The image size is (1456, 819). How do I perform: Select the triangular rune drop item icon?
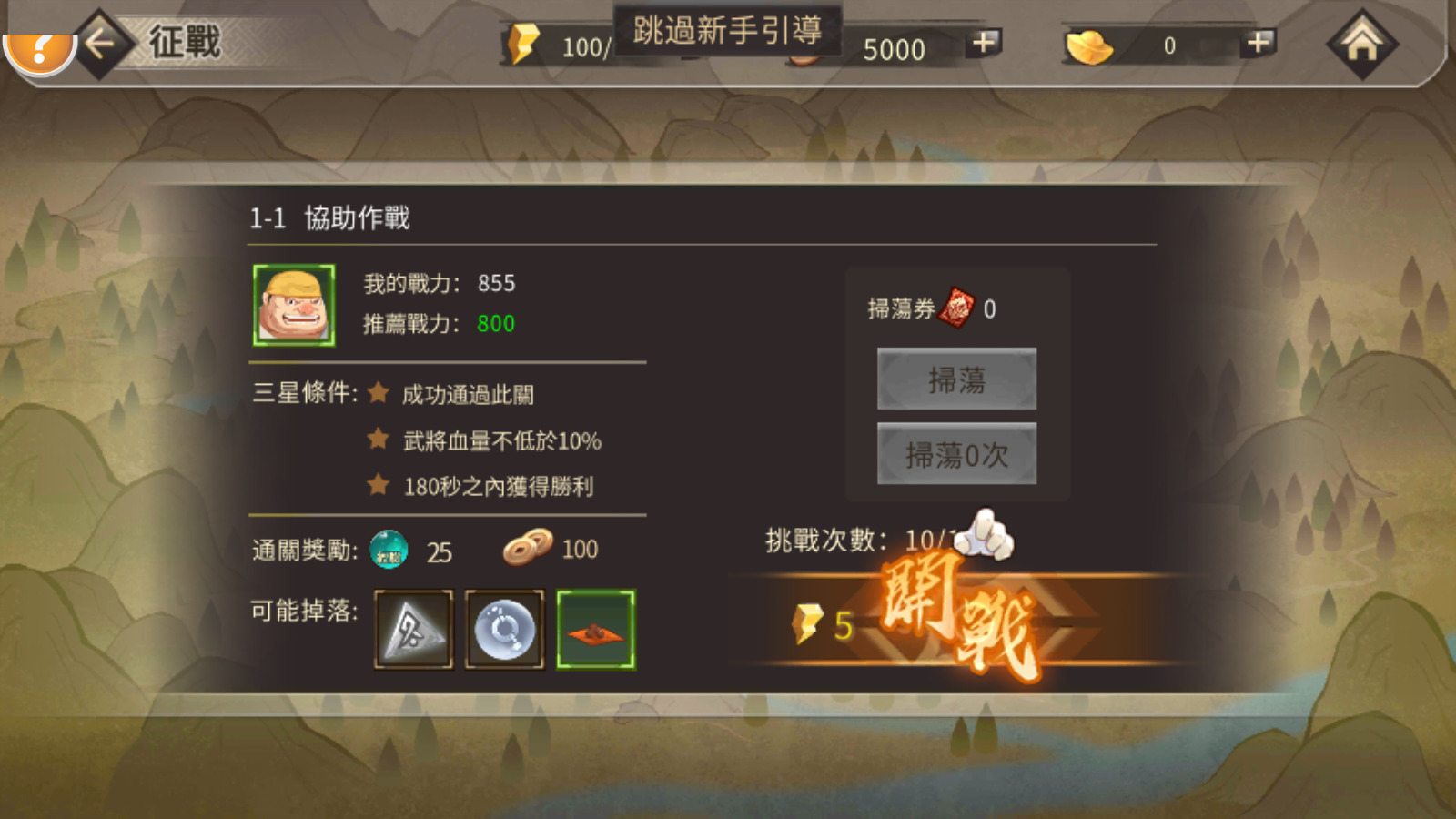coord(414,630)
